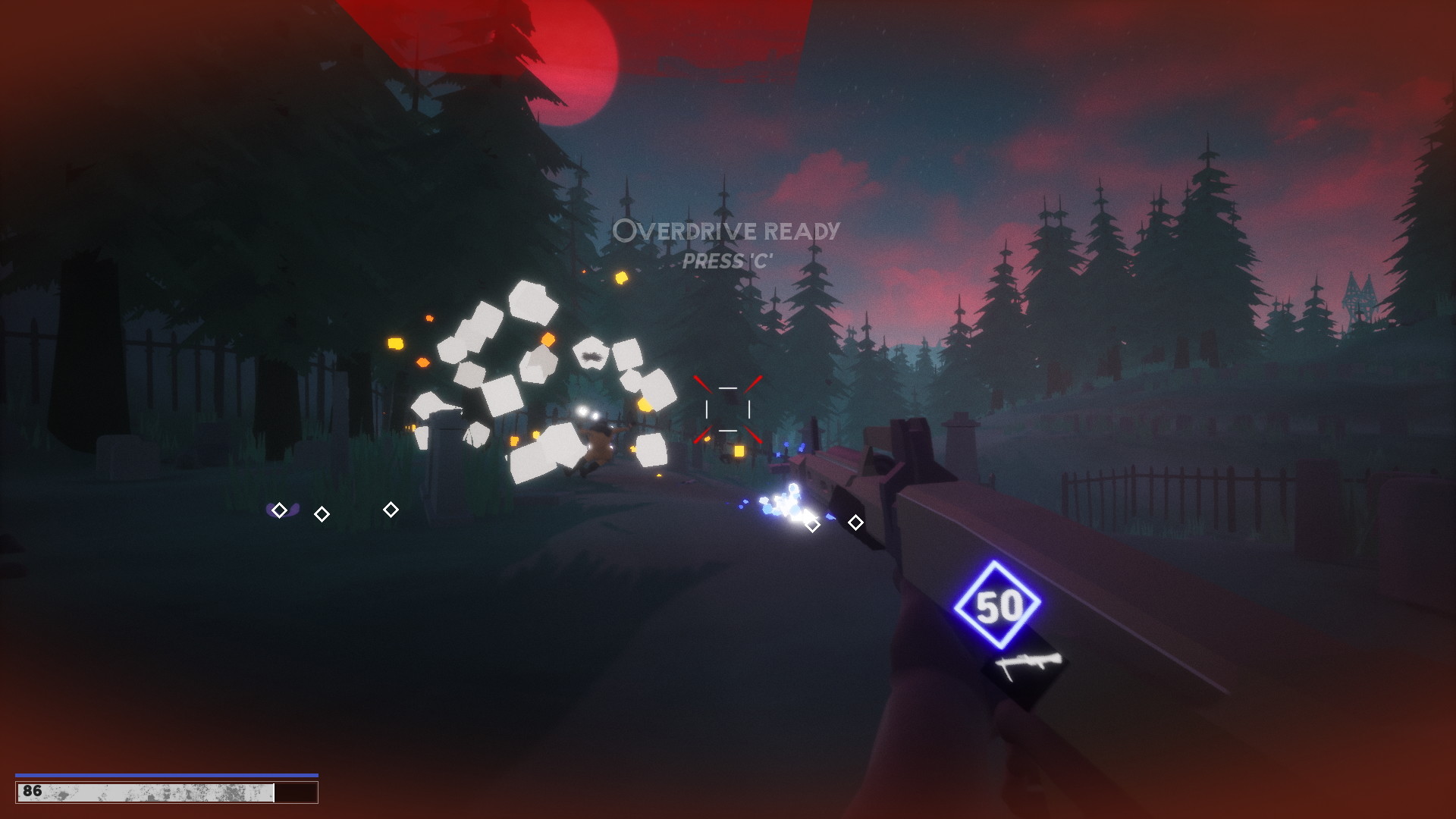
Task: Click the middle white diamond marker on the grass
Action: 322,514
